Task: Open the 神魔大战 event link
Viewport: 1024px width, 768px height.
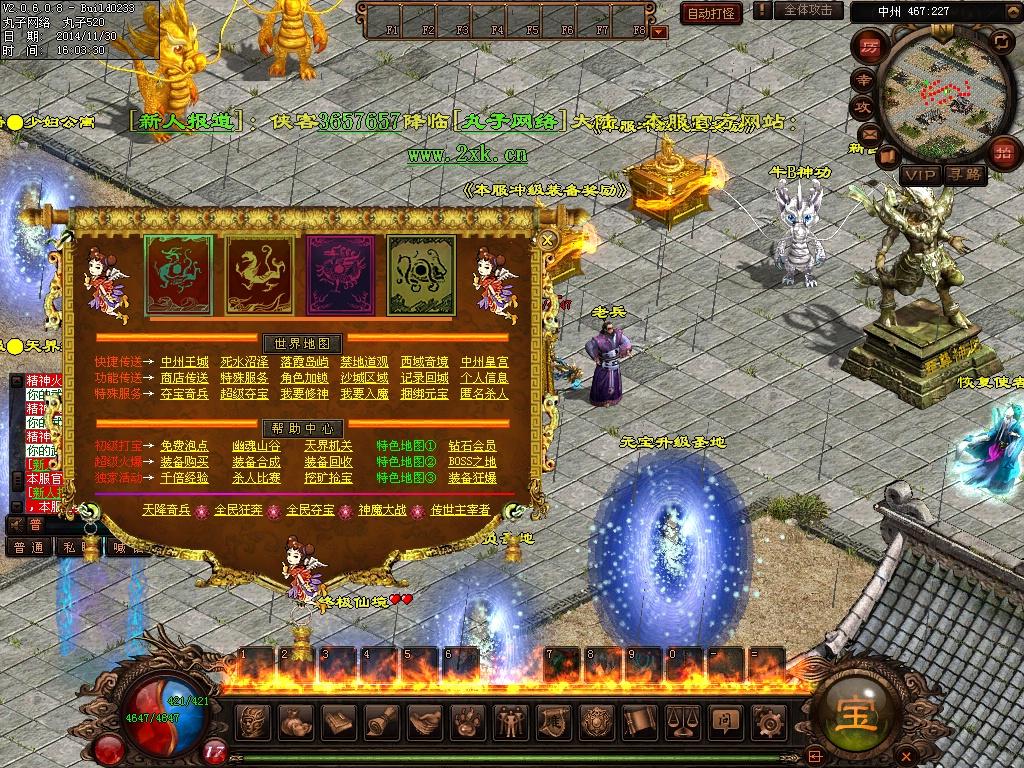Action: pyautogui.click(x=383, y=510)
